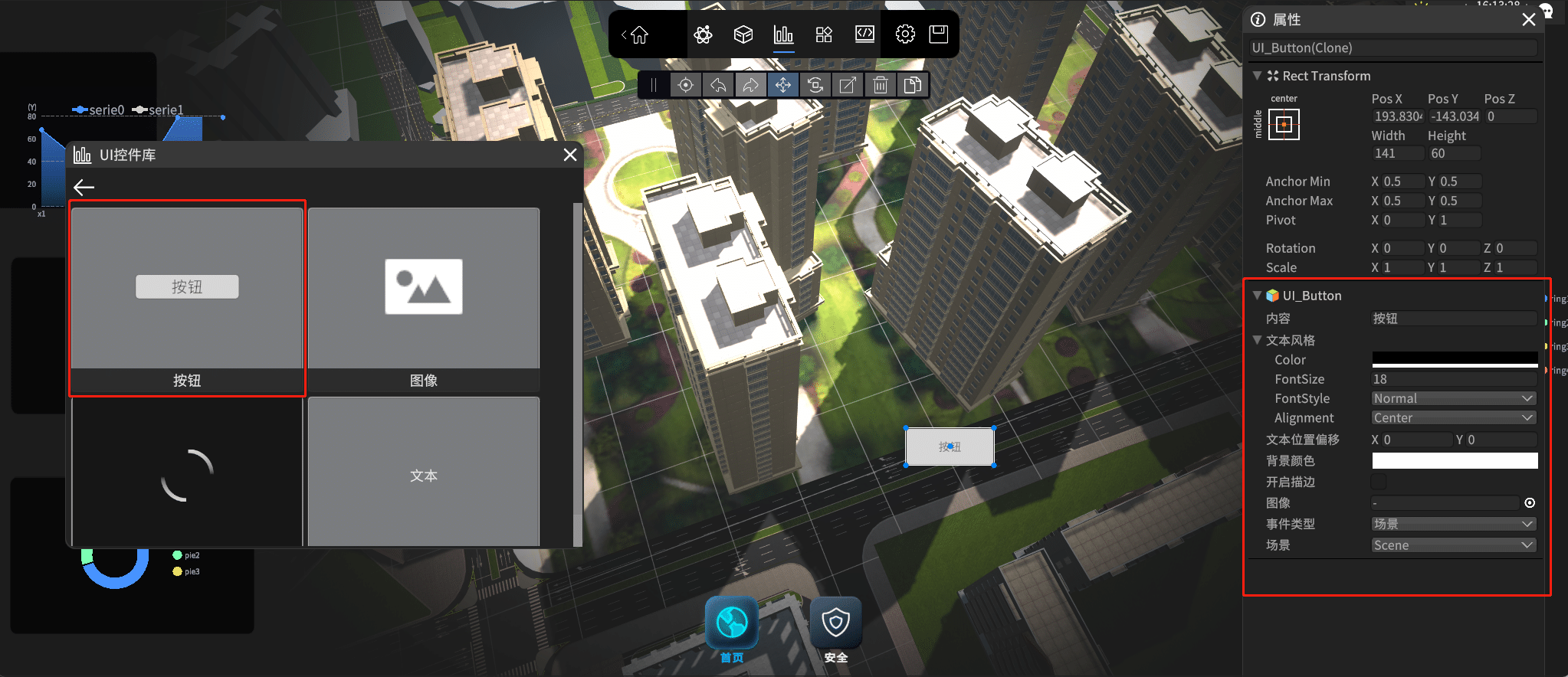Open the Alignment dropdown set to Center

(1454, 418)
